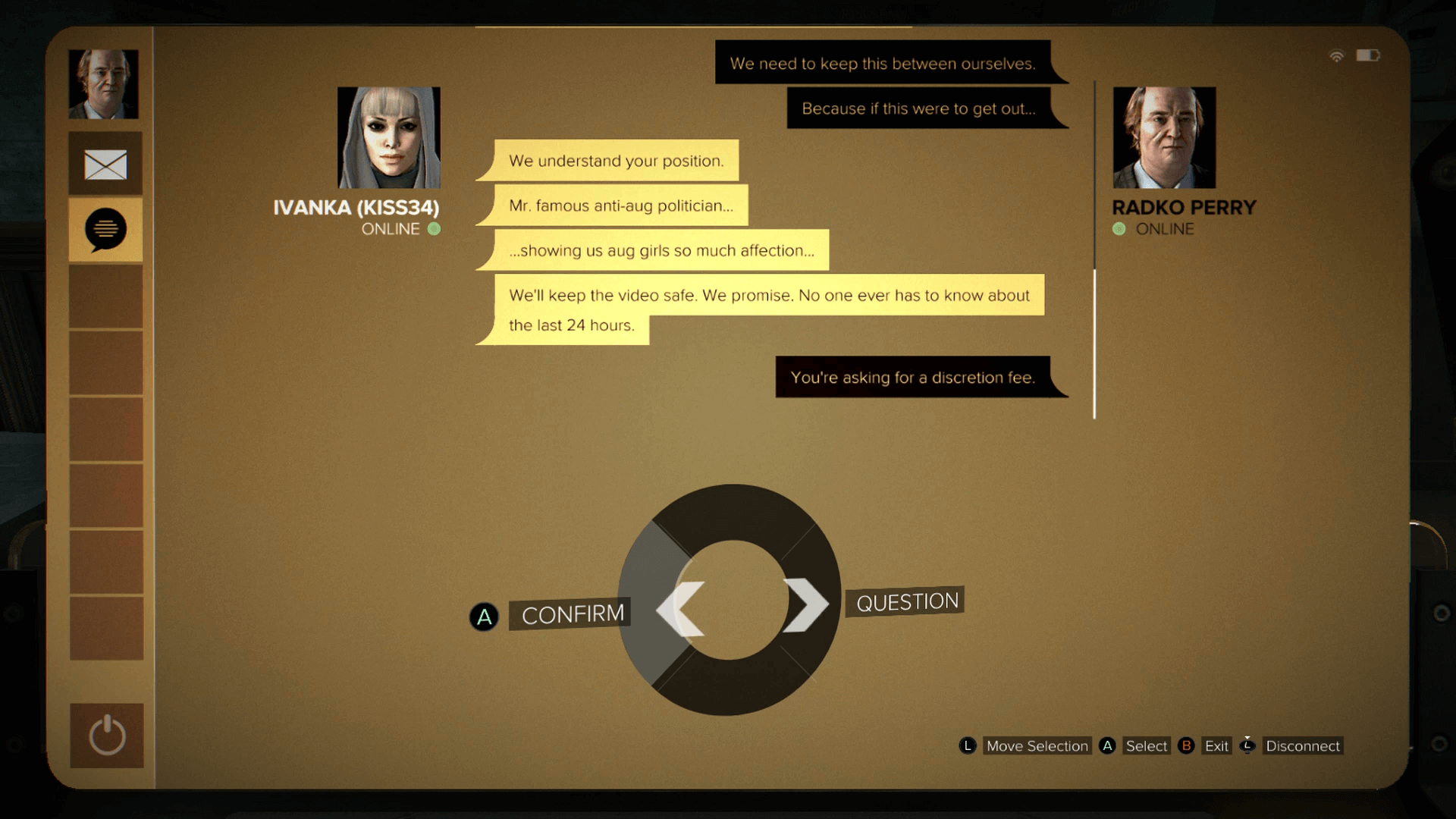Click Exit in the bottom bar
Screen dimensions: 1456x819
[x=1216, y=745]
